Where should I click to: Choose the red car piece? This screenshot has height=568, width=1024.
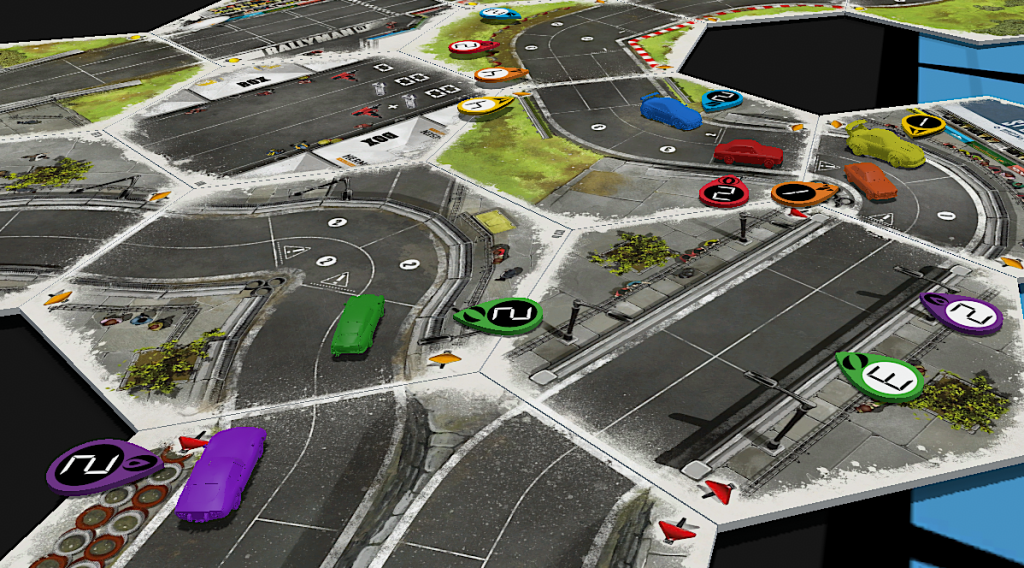[749, 153]
